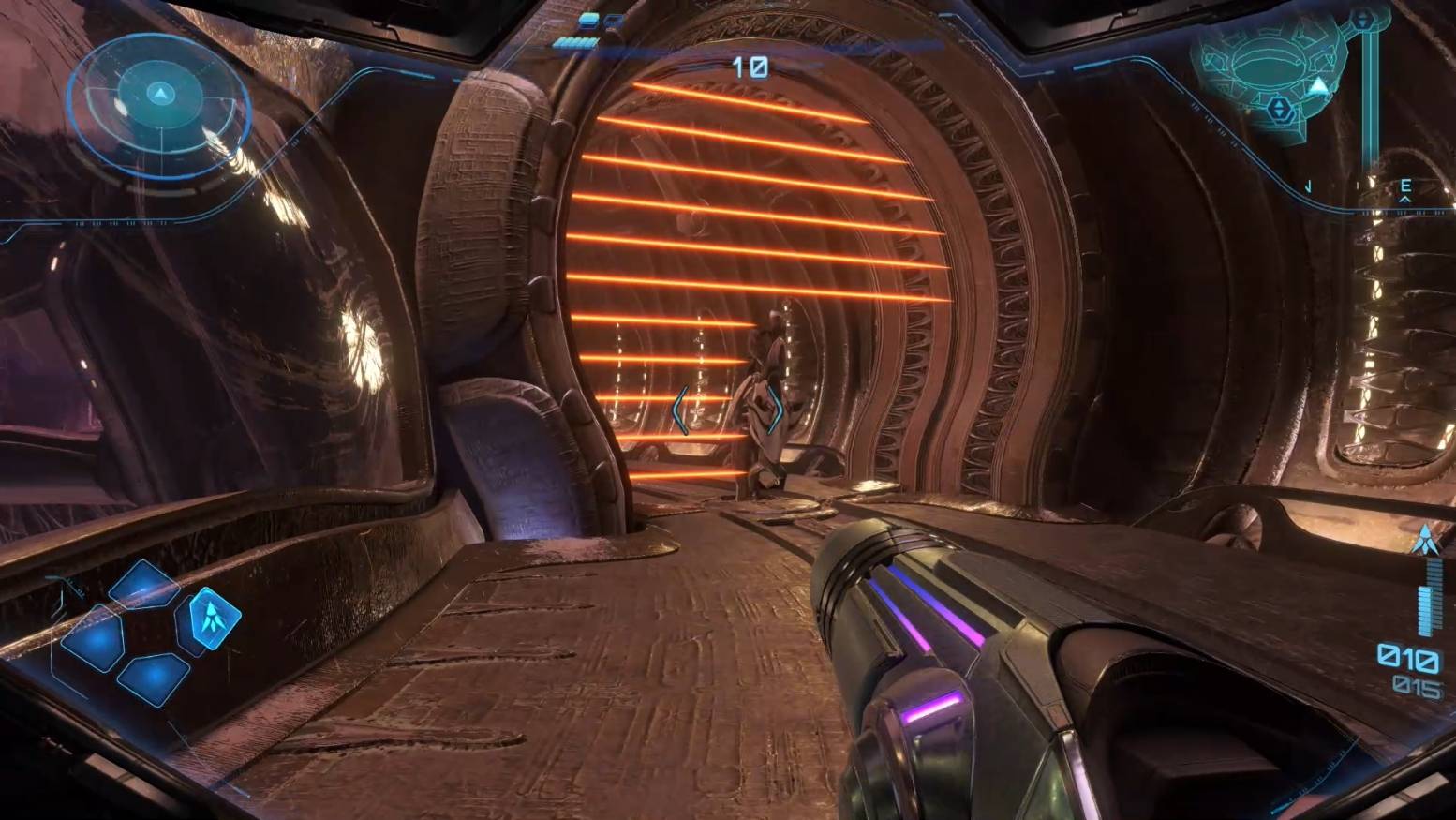Click the player arrow on the minimap

point(1318,87)
